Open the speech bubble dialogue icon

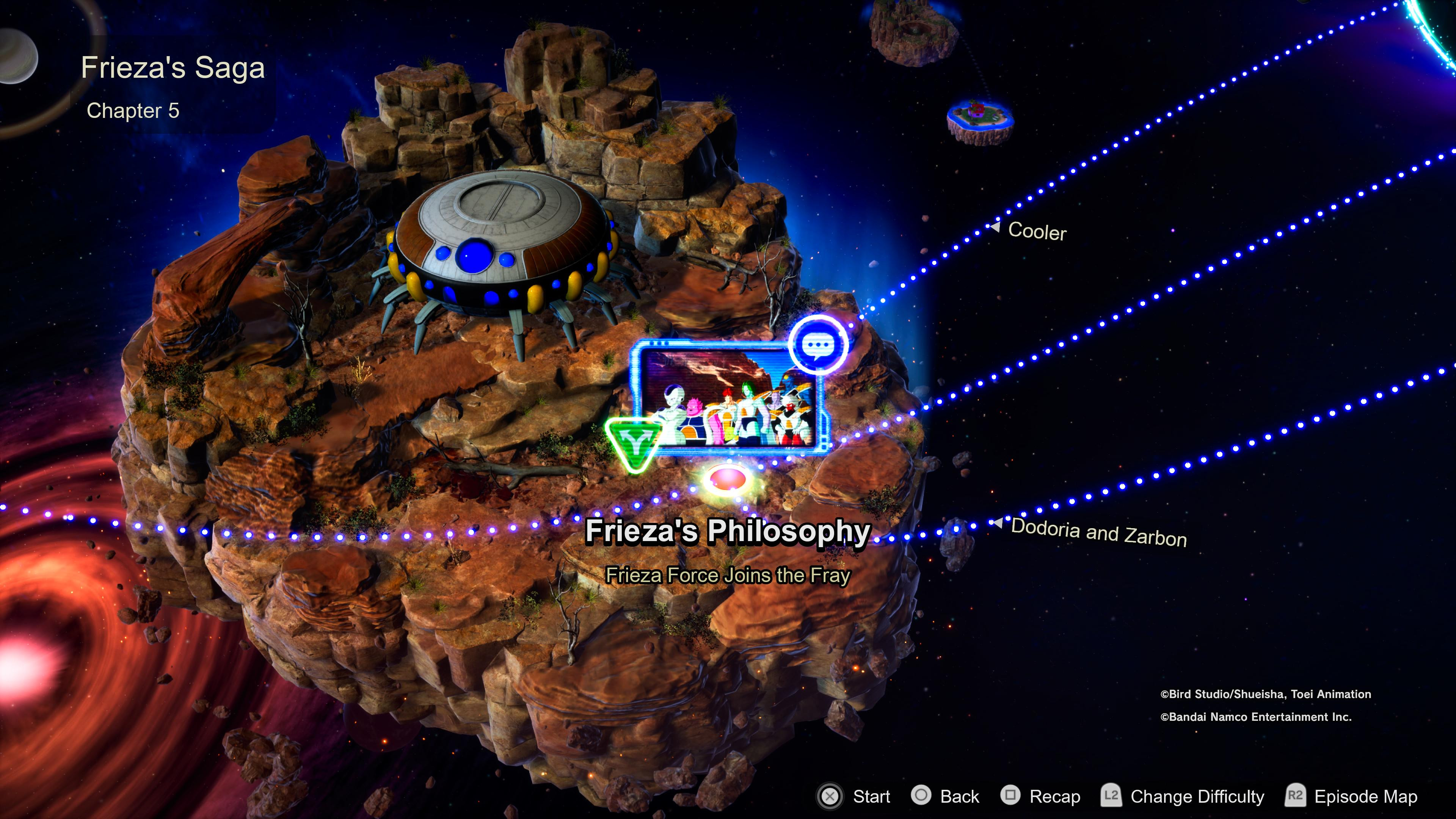tap(819, 344)
